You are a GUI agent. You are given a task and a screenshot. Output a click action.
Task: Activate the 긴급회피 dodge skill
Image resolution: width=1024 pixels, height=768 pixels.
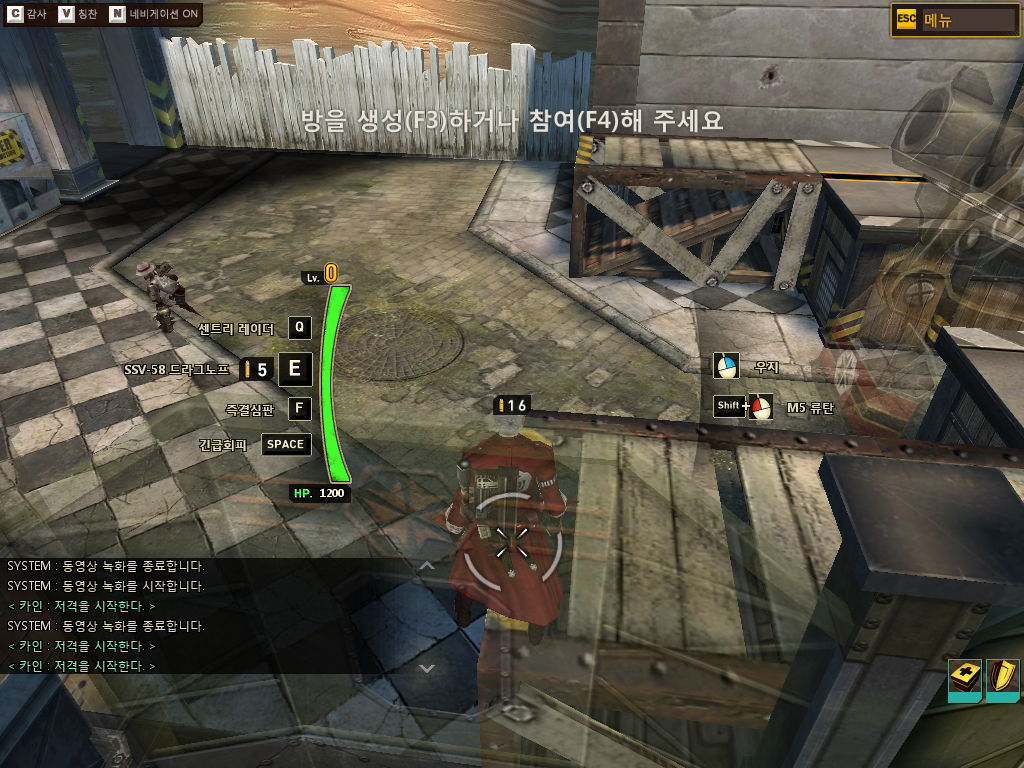pyautogui.click(x=285, y=444)
